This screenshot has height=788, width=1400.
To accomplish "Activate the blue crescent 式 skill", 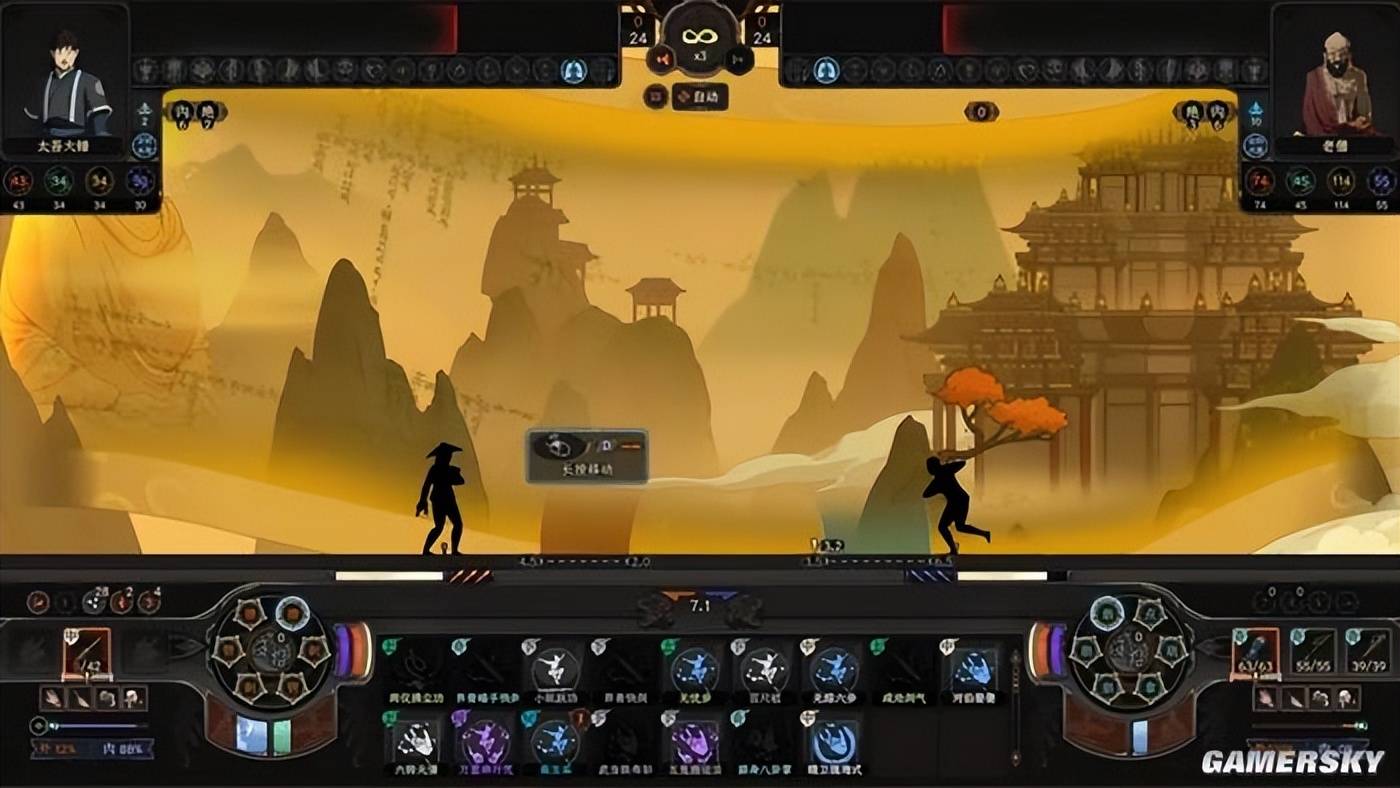I will click(832, 741).
